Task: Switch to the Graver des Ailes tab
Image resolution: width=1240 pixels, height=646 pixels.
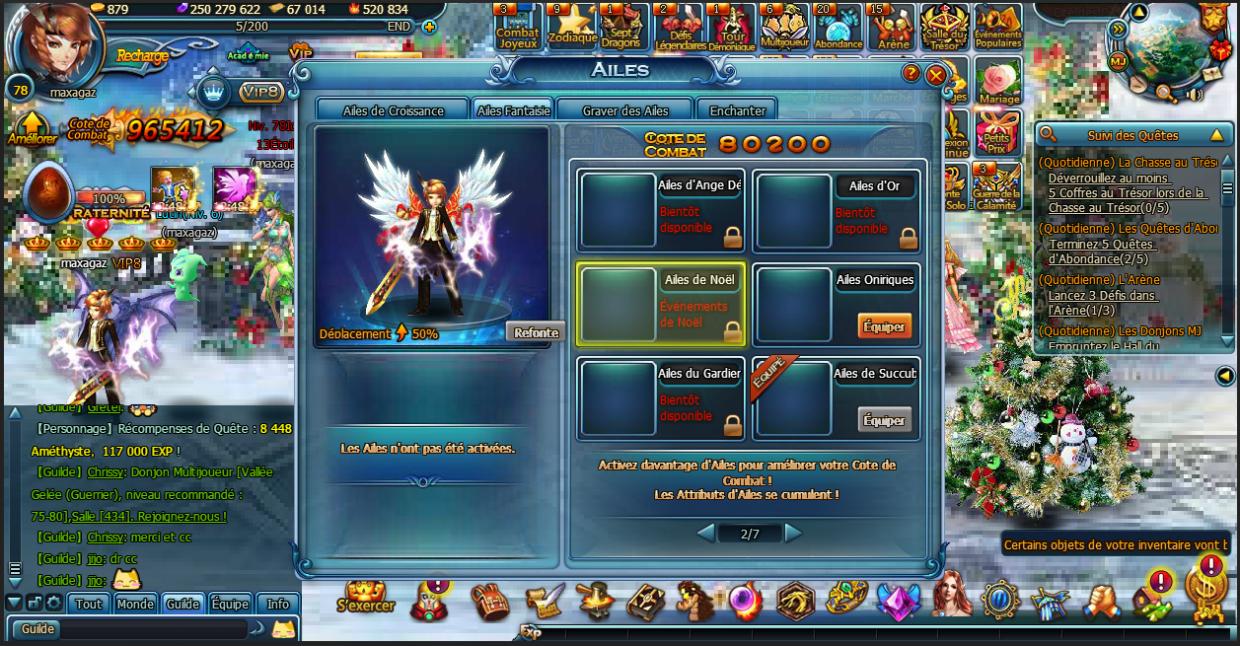Action: pos(625,111)
